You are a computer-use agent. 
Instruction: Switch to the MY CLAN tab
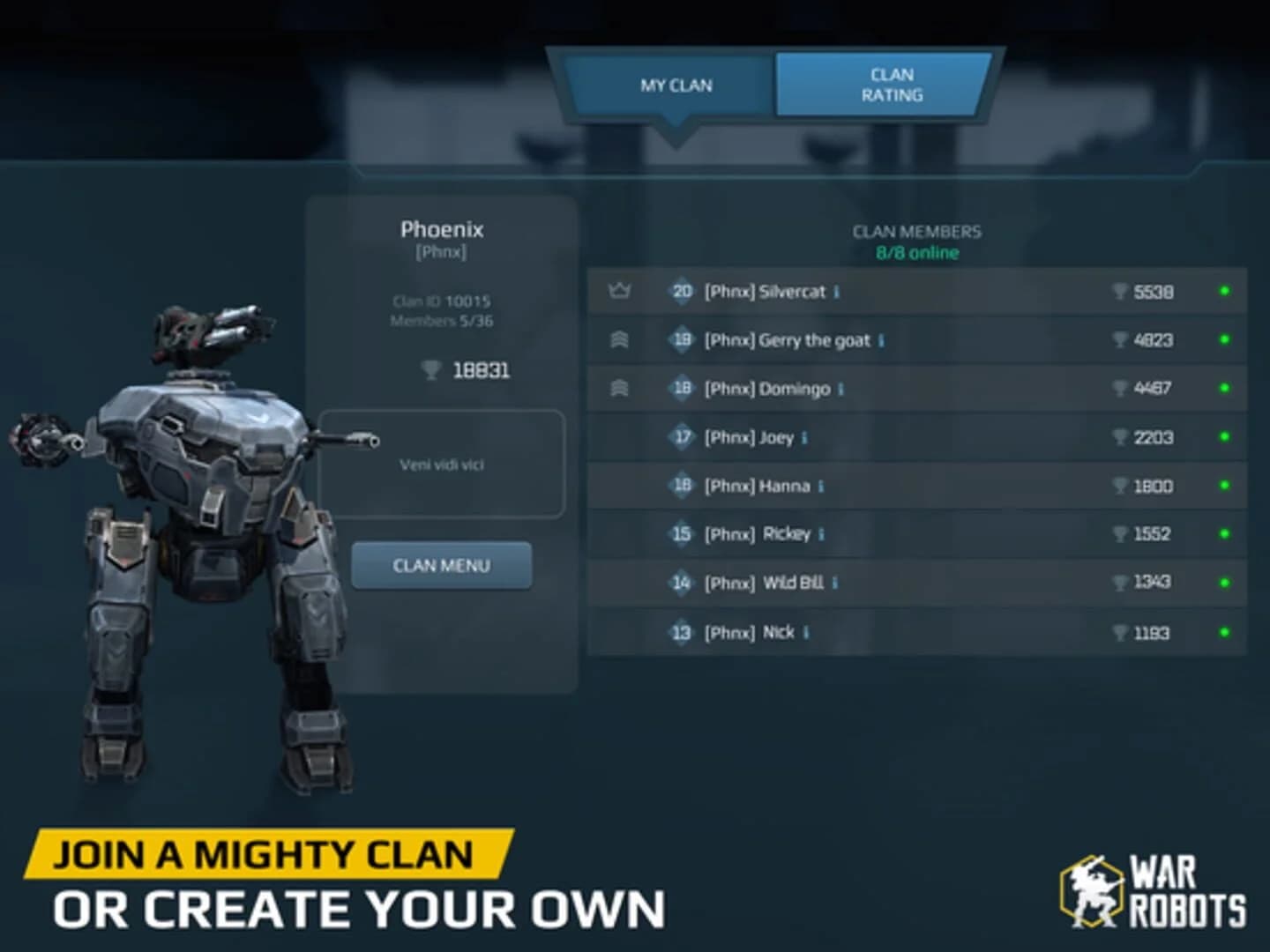676,85
